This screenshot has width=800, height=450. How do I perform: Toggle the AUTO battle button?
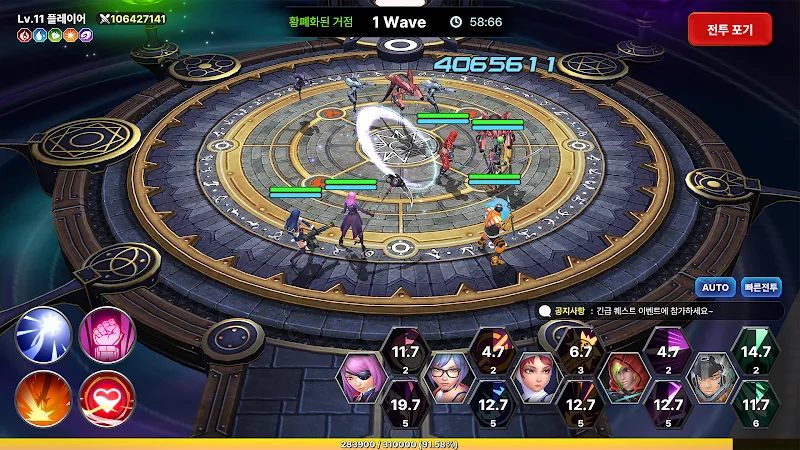point(715,287)
